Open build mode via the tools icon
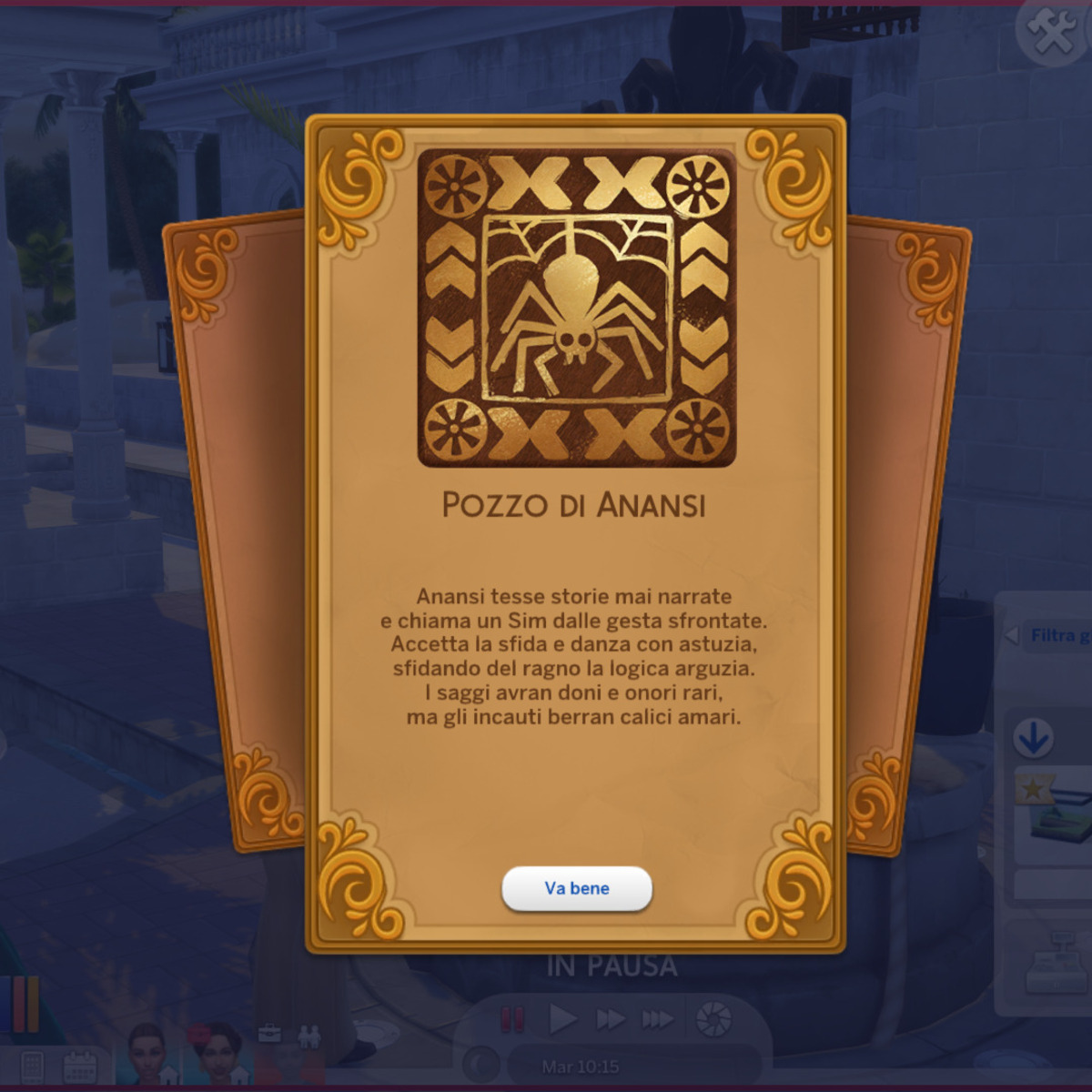Viewport: 1092px width, 1092px height. 1052,32
